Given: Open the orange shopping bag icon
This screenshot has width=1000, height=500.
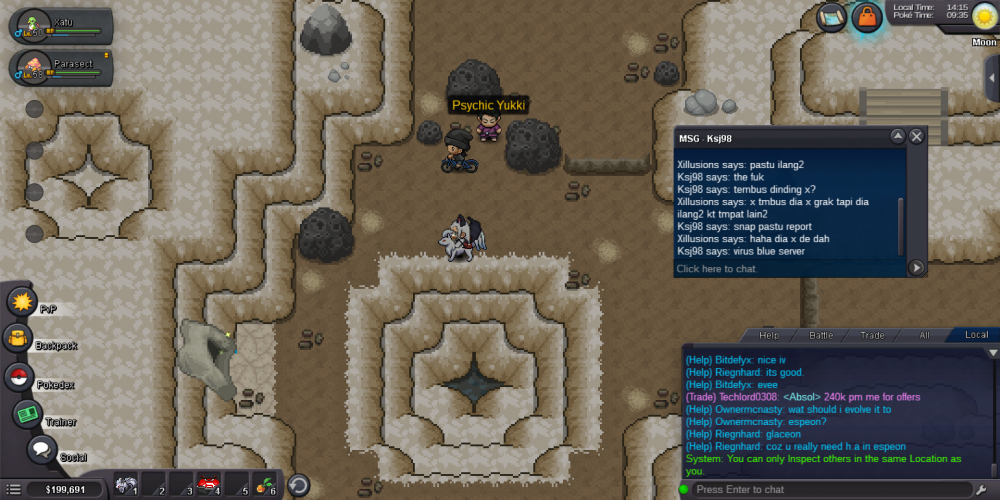Looking at the screenshot, I should [867, 16].
